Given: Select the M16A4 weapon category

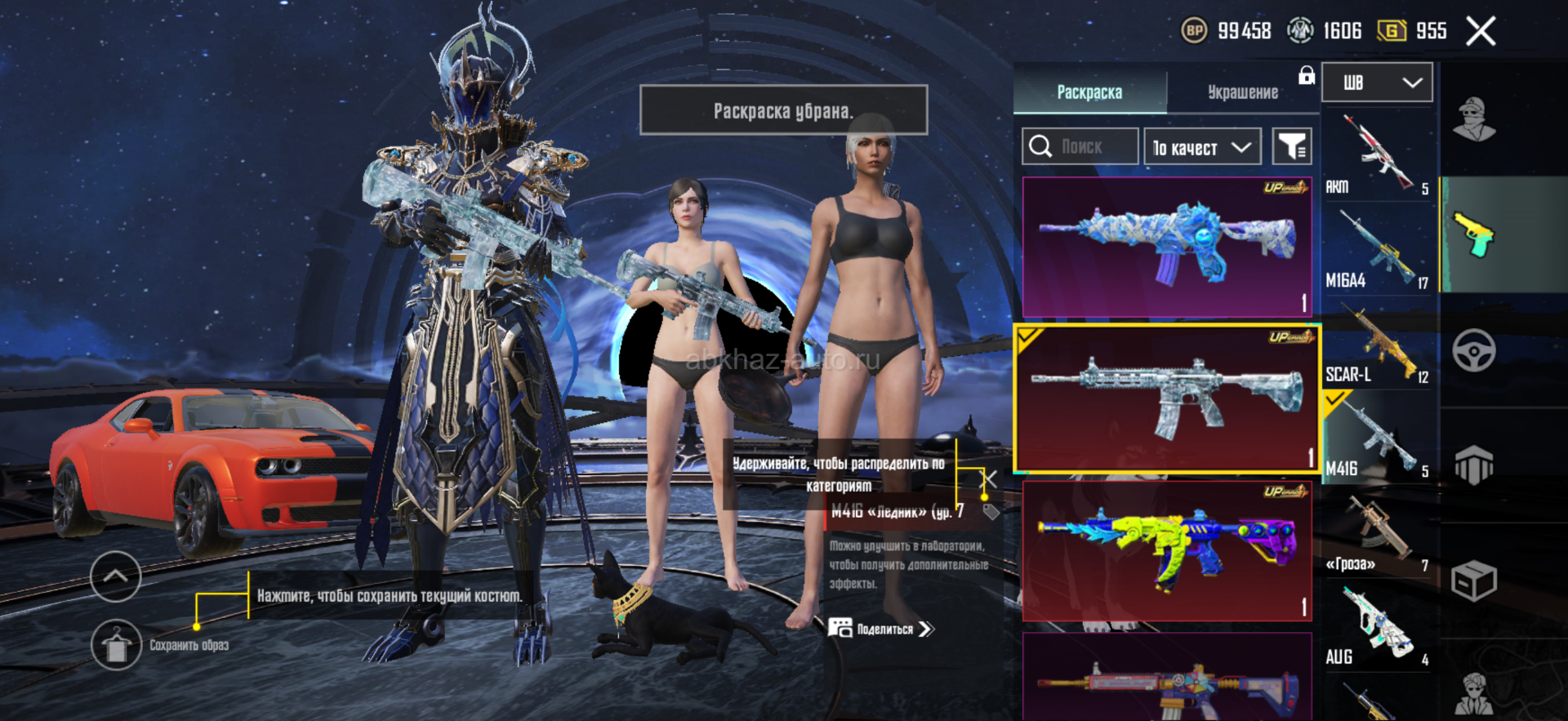Looking at the screenshot, I should tap(1378, 250).
